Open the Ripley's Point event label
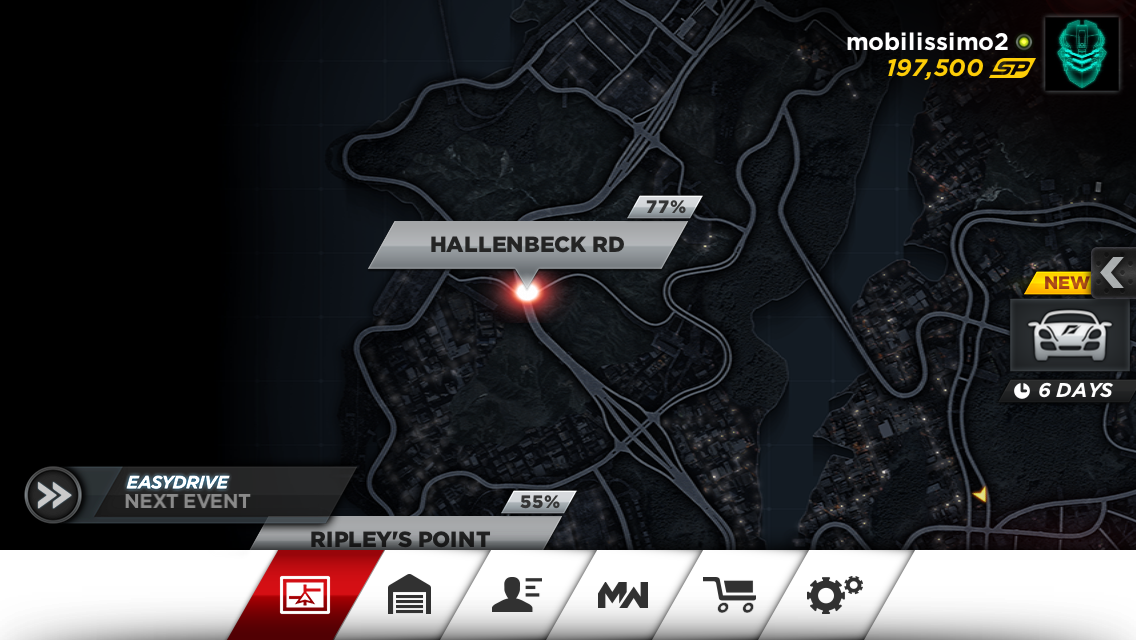Screen dimensions: 1136x640 [x=400, y=537]
